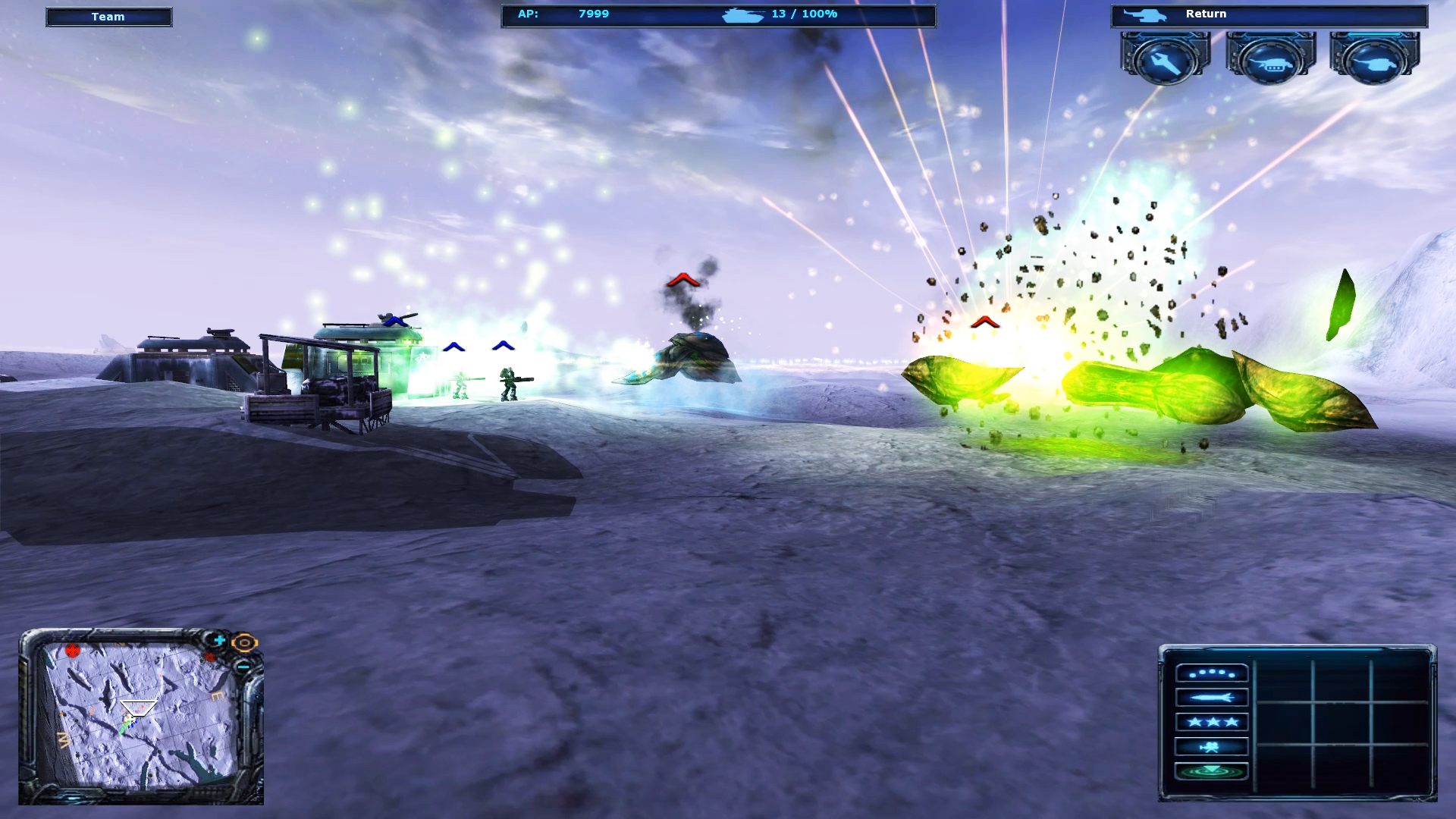Click the 13 / 100% unit status readout

803,13
